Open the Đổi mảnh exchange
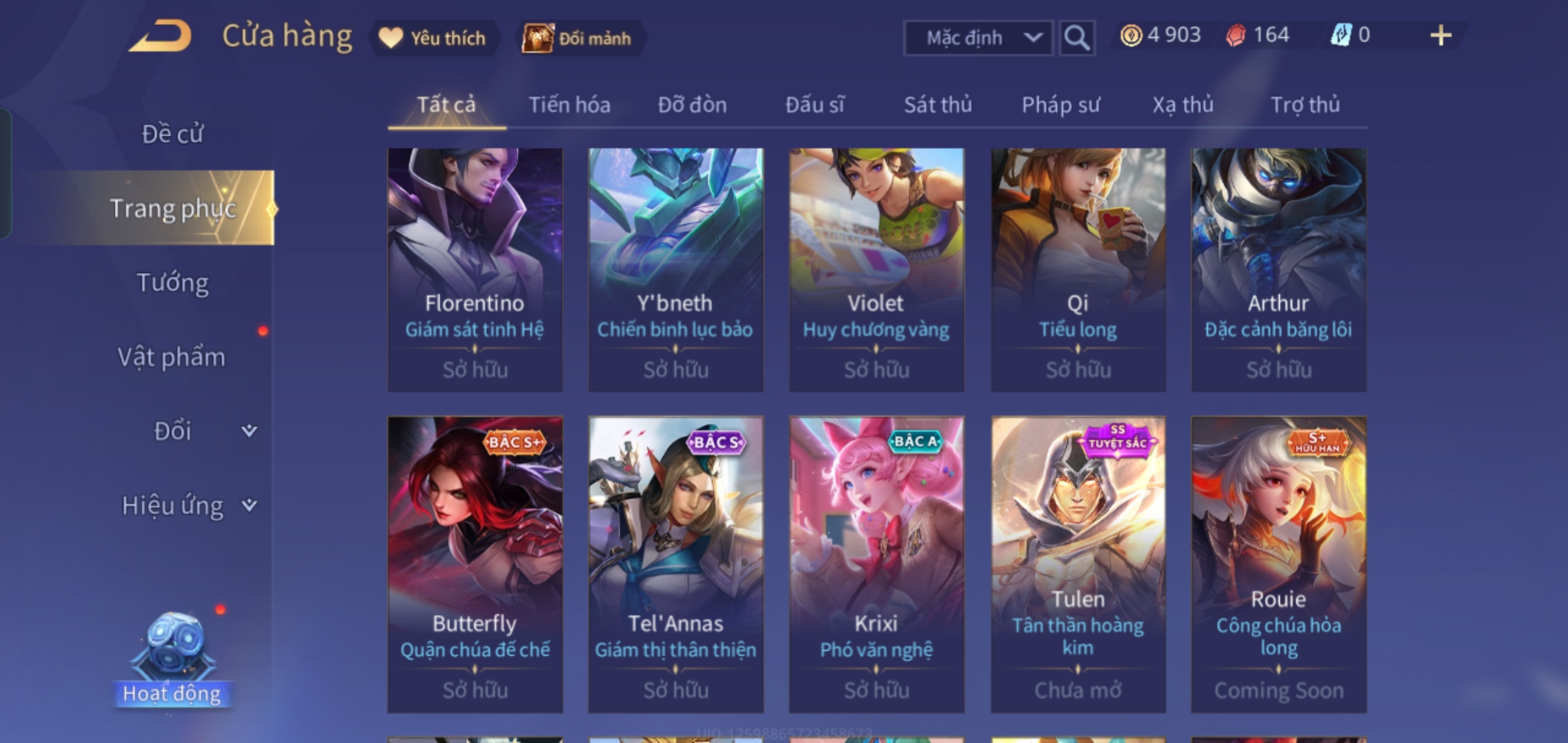This screenshot has width=1568, height=743. tap(578, 38)
